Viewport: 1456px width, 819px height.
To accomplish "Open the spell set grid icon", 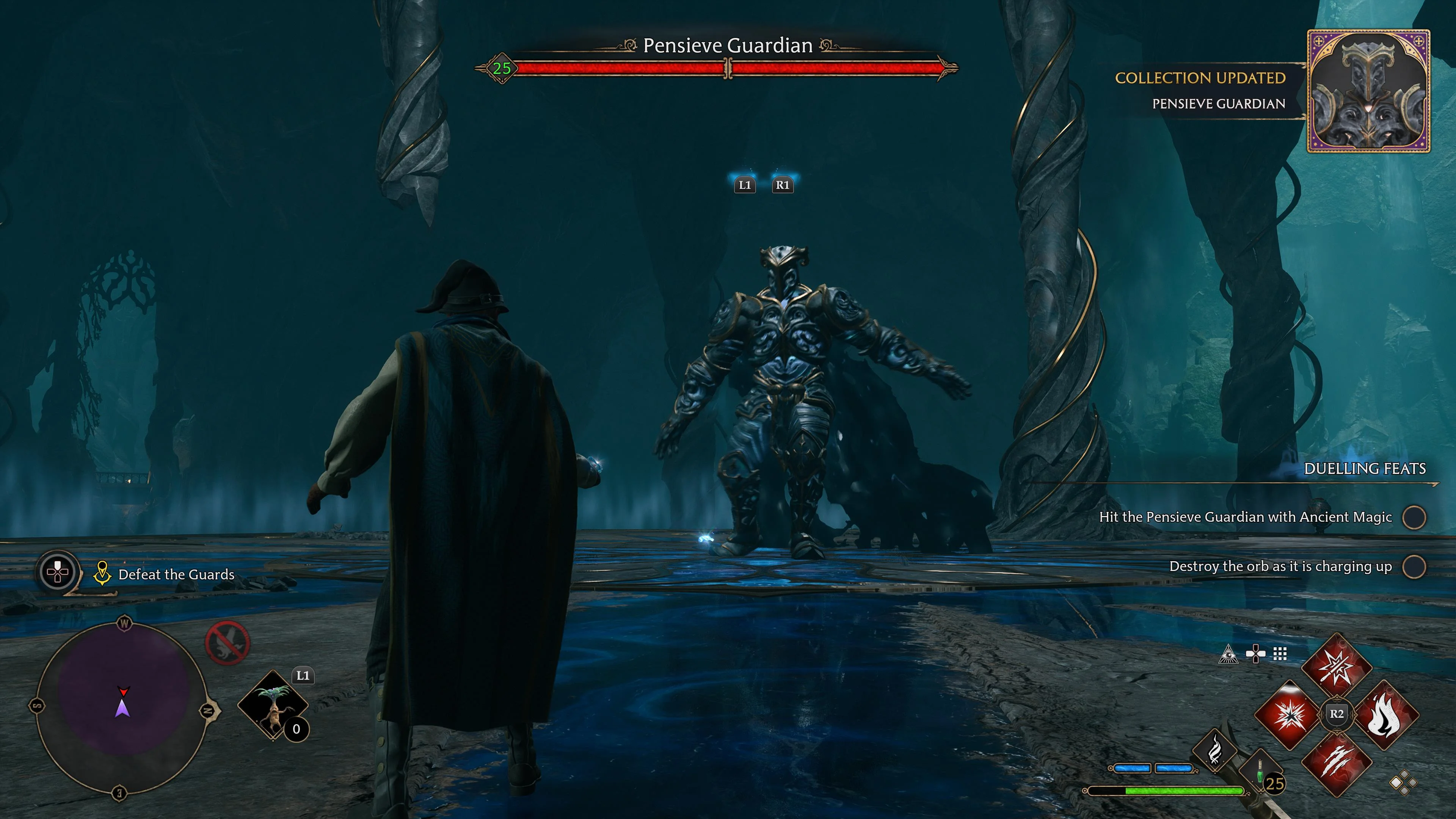I will pyautogui.click(x=1280, y=654).
